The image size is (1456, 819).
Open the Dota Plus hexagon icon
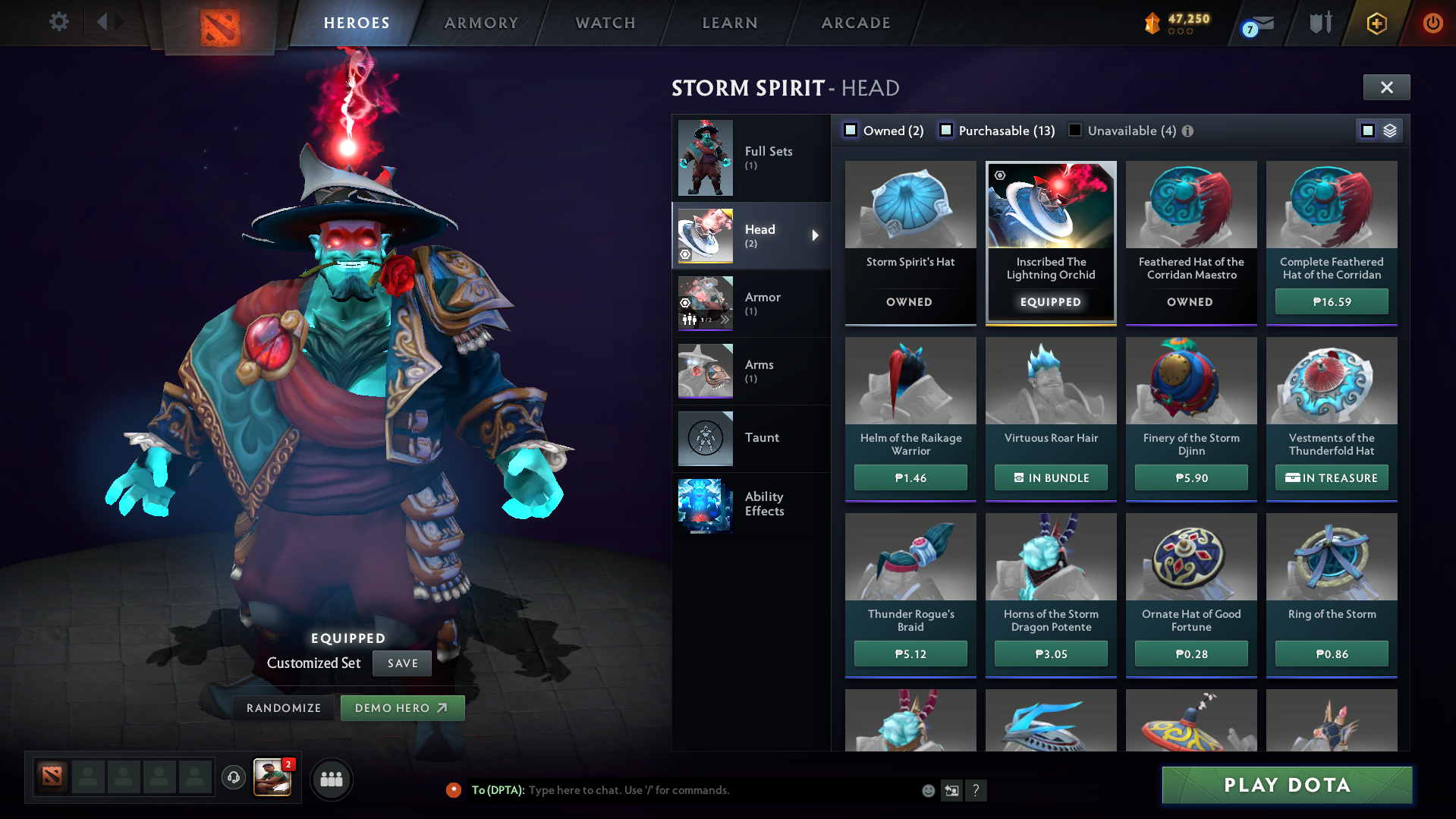point(1377,24)
